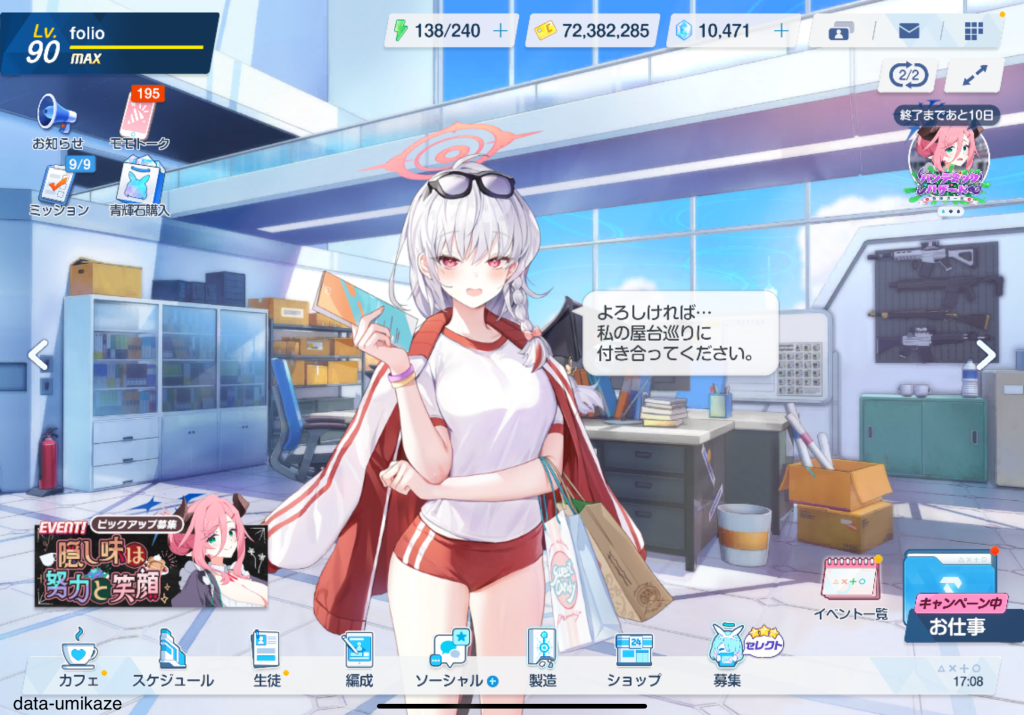The height and width of the screenshot is (715, 1024).
Task: Open the スケジュール schedule menu
Action: pos(173,658)
